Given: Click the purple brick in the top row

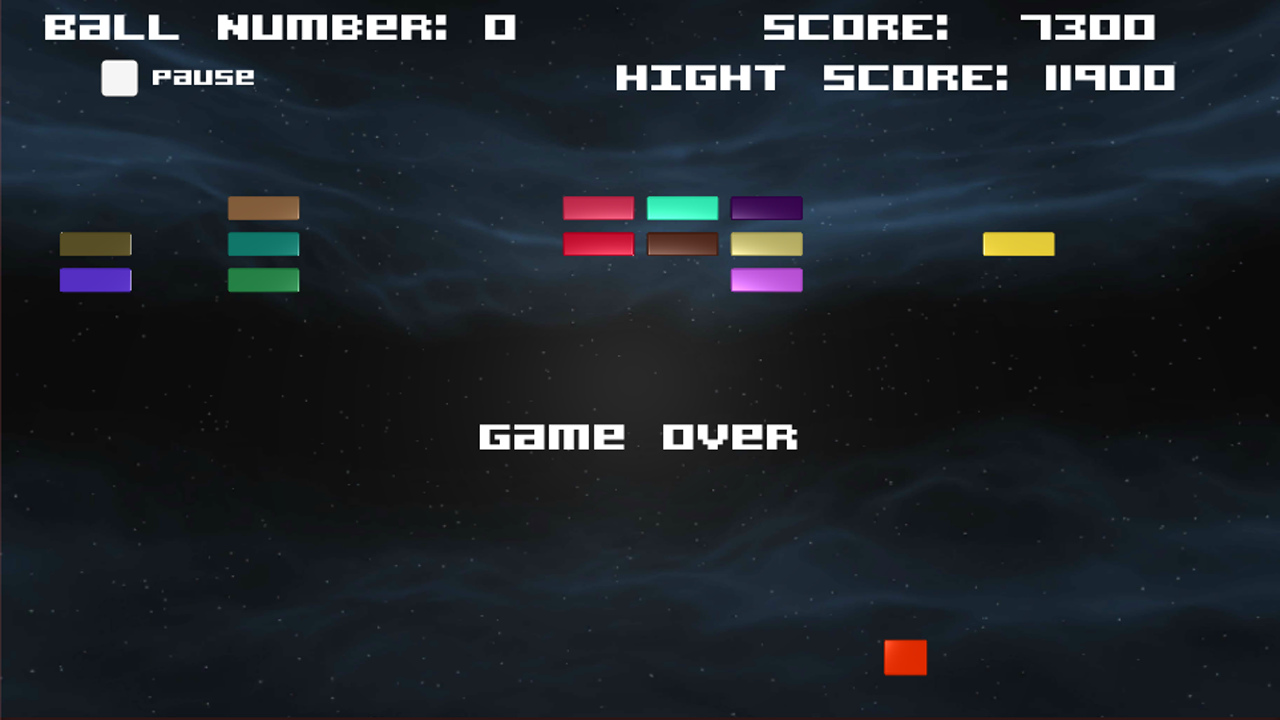Looking at the screenshot, I should pyautogui.click(x=766, y=207).
